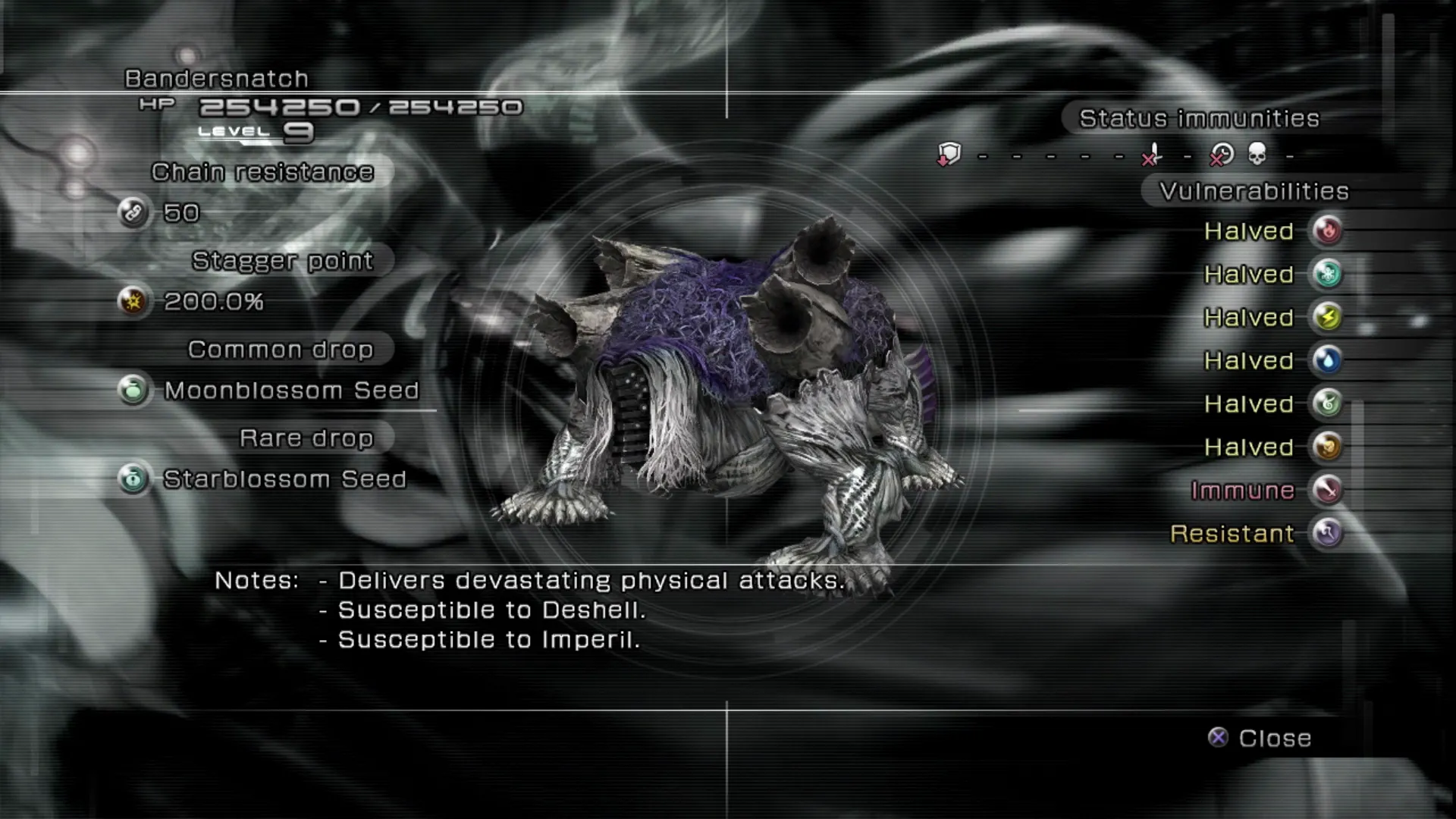Click the crossed-out clock status immunity icon
Image resolution: width=1456 pixels, height=819 pixels.
(1221, 155)
